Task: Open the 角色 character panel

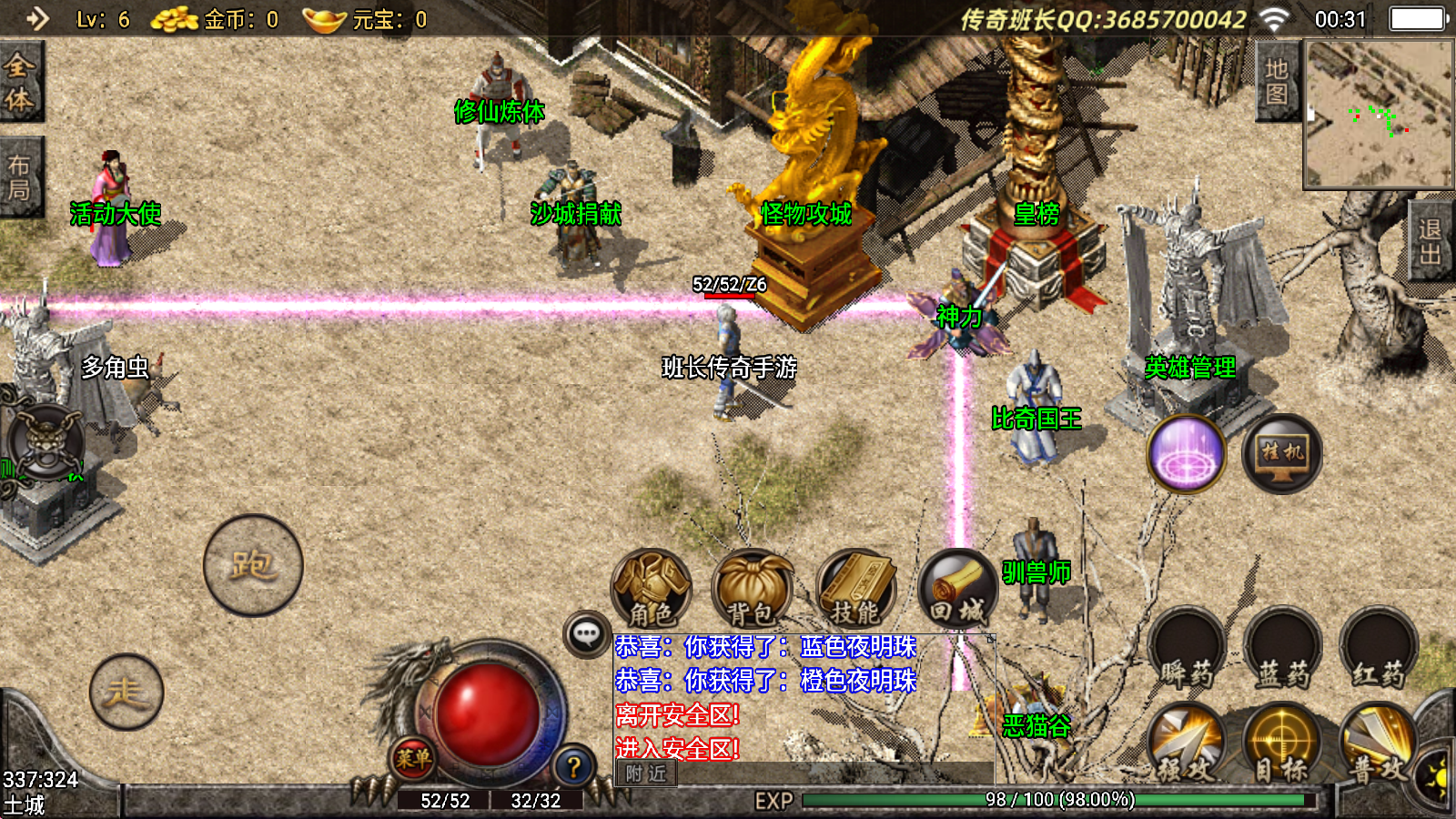Action: click(651, 589)
